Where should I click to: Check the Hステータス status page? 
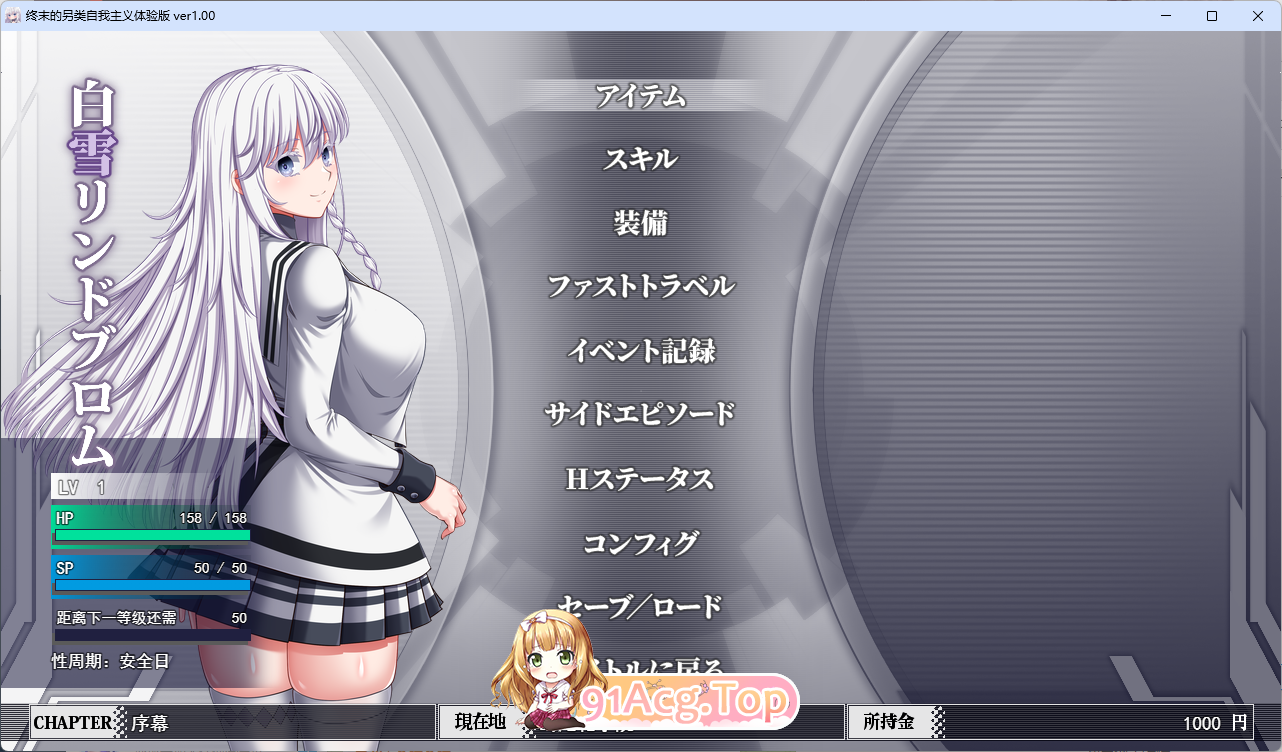coord(640,479)
